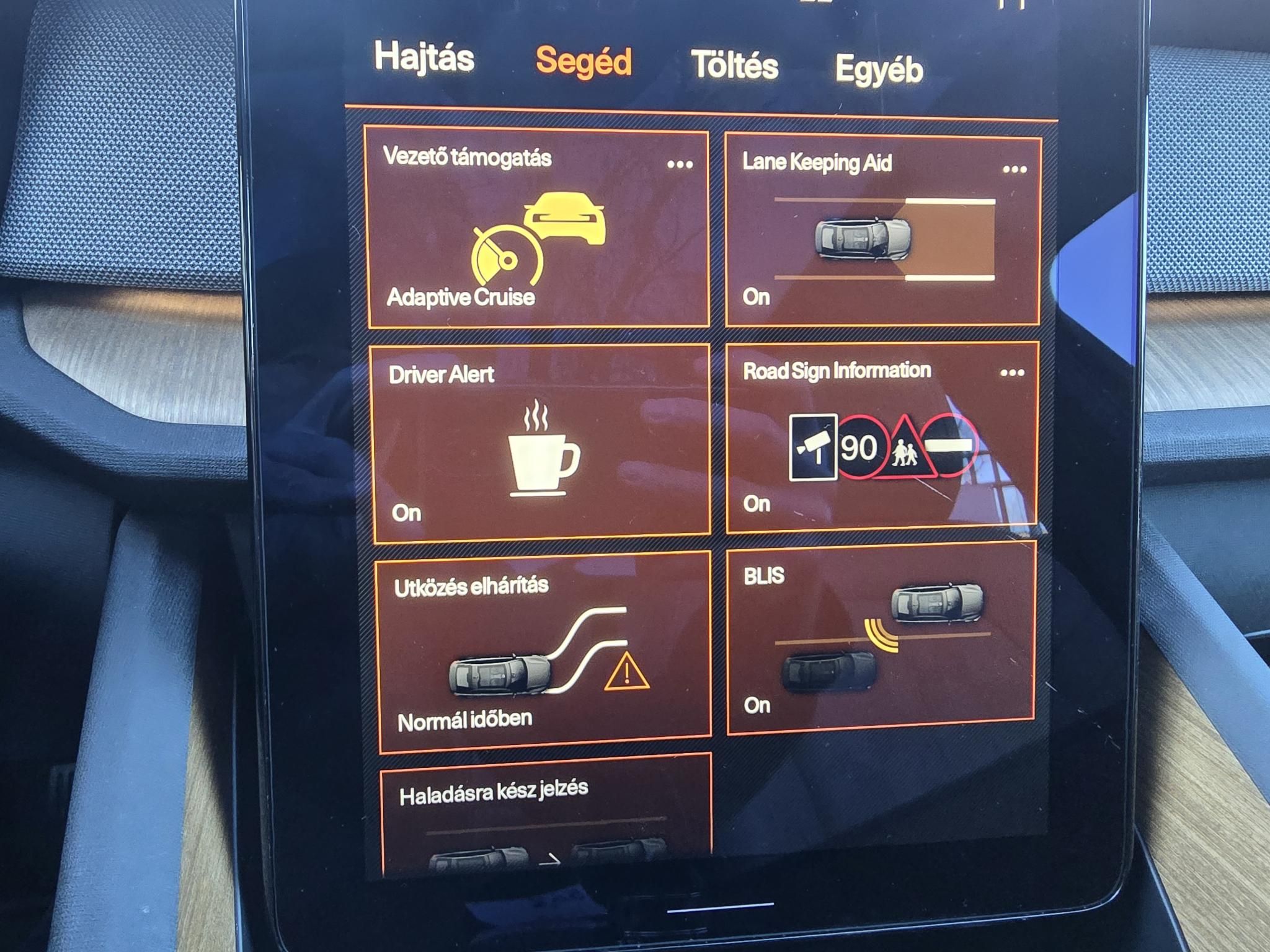This screenshot has height=952, width=1270.
Task: Switch to the Hajtás tab
Action: tap(424, 58)
